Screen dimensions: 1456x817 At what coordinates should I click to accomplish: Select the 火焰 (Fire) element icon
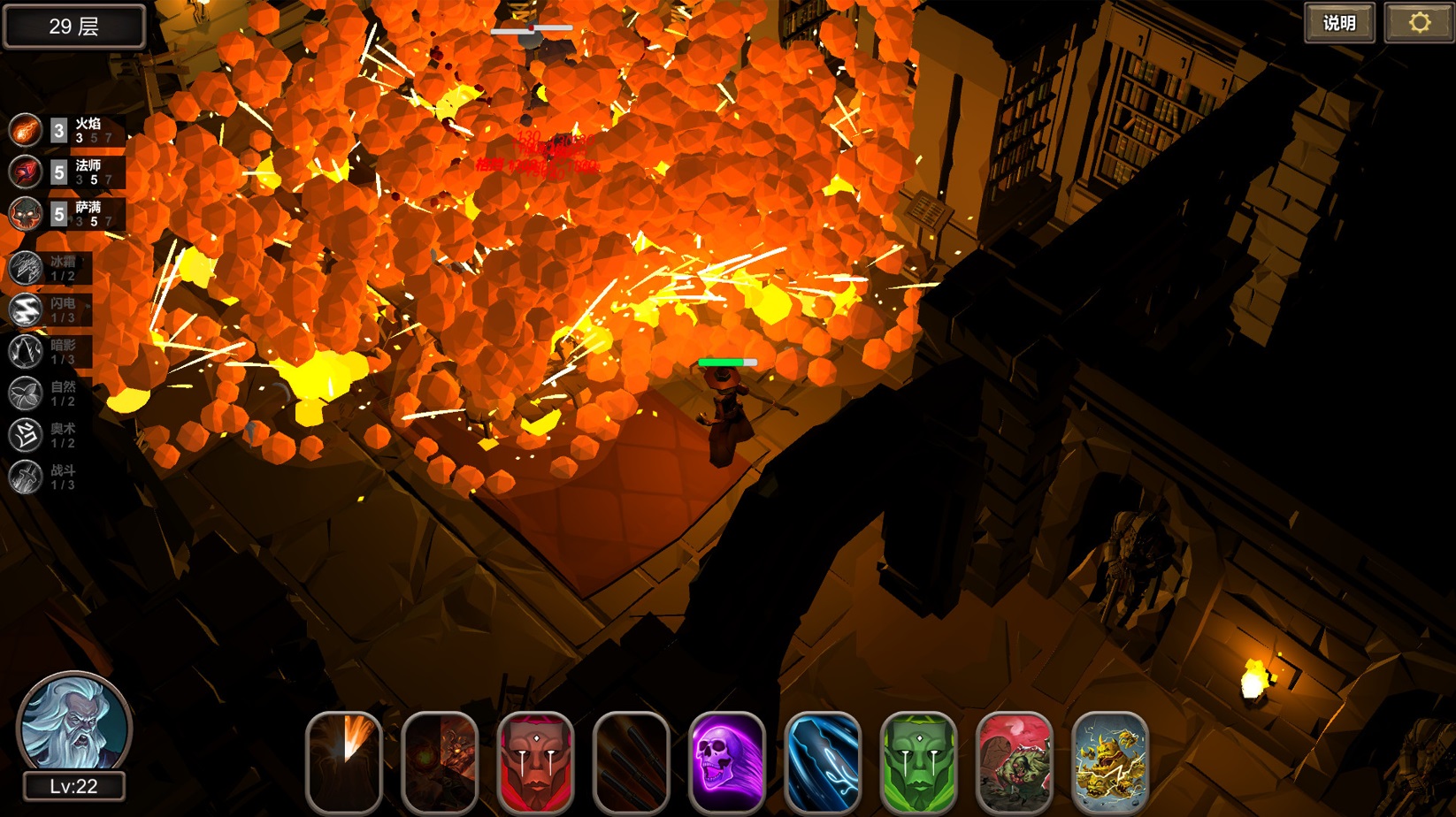pyautogui.click(x=25, y=130)
